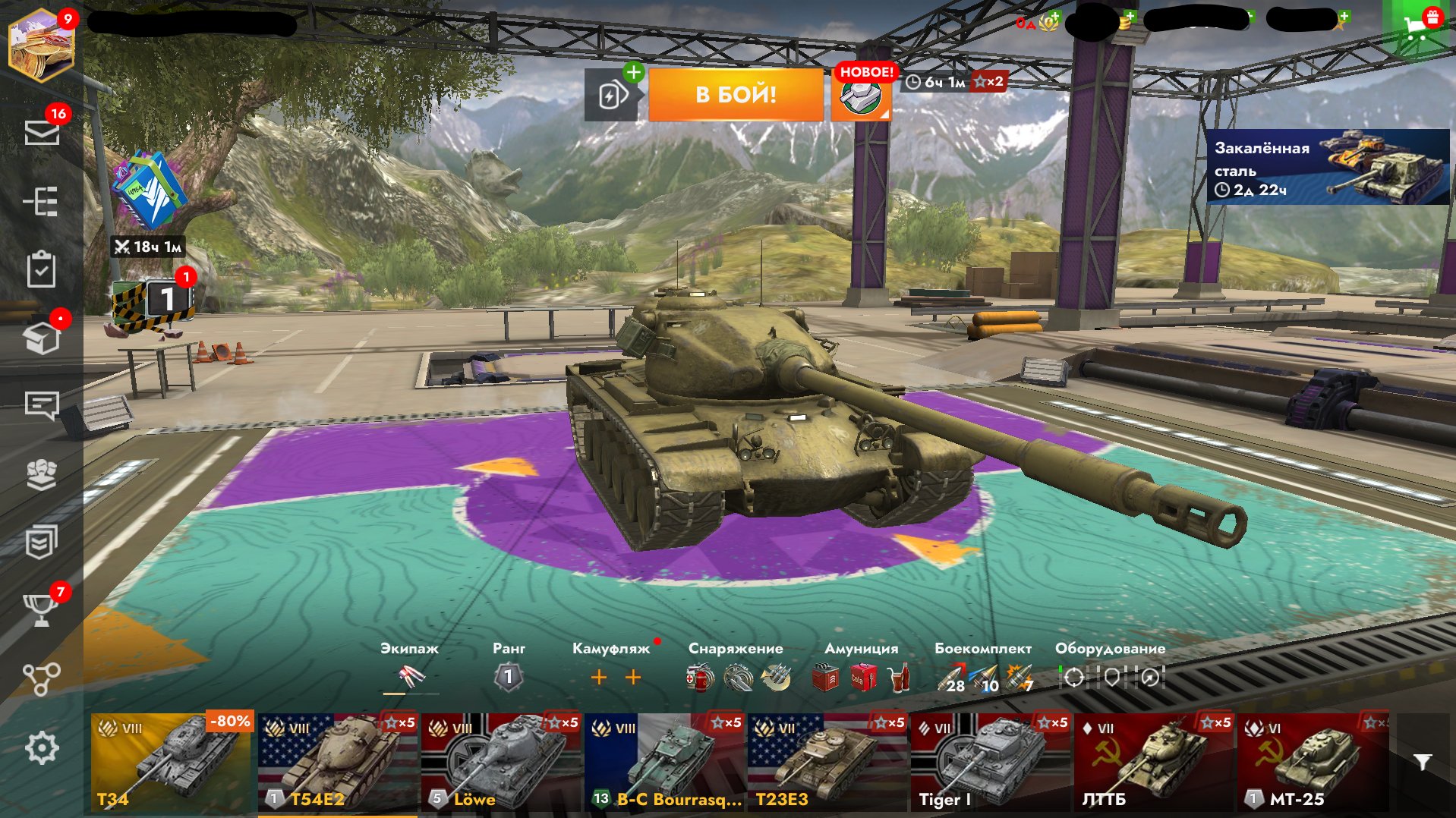
Task: Open the gear settings menu
Action: coord(42,748)
